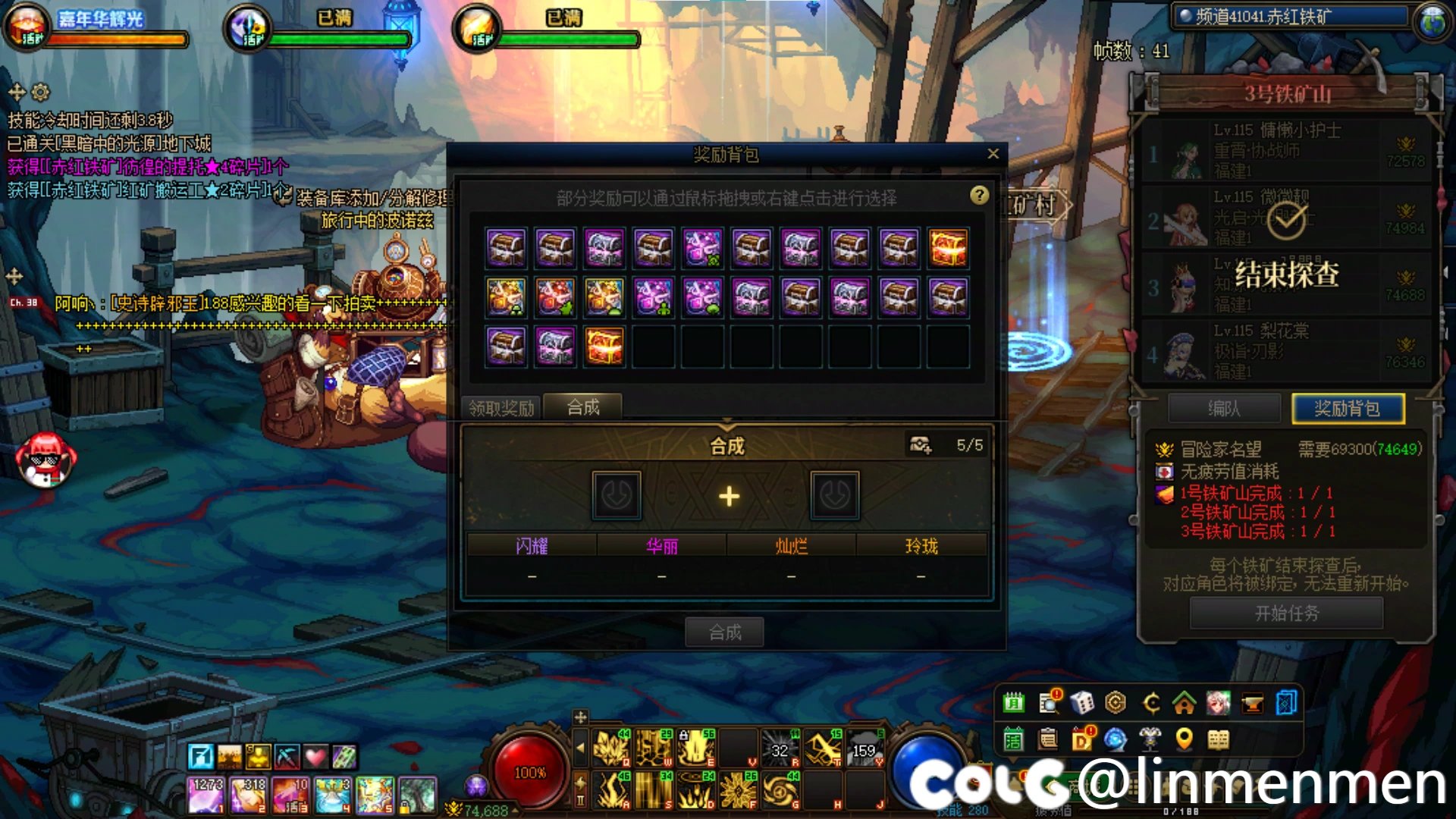1456x819 pixels.
Task: Click the red-haired sunglasses avatar icon
Action: pyautogui.click(x=45, y=460)
